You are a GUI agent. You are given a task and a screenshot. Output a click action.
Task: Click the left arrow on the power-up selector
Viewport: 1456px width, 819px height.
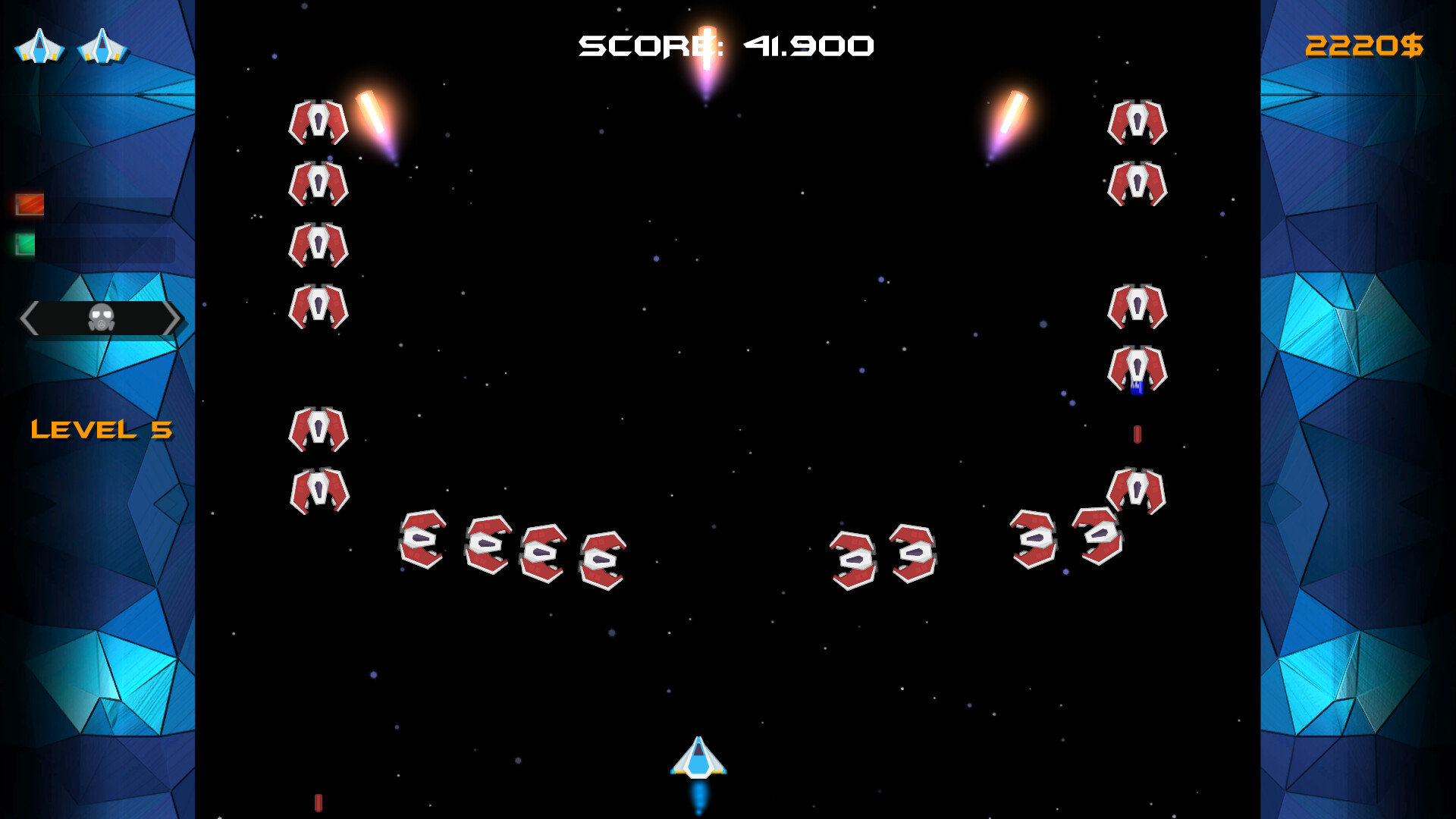[x=29, y=318]
